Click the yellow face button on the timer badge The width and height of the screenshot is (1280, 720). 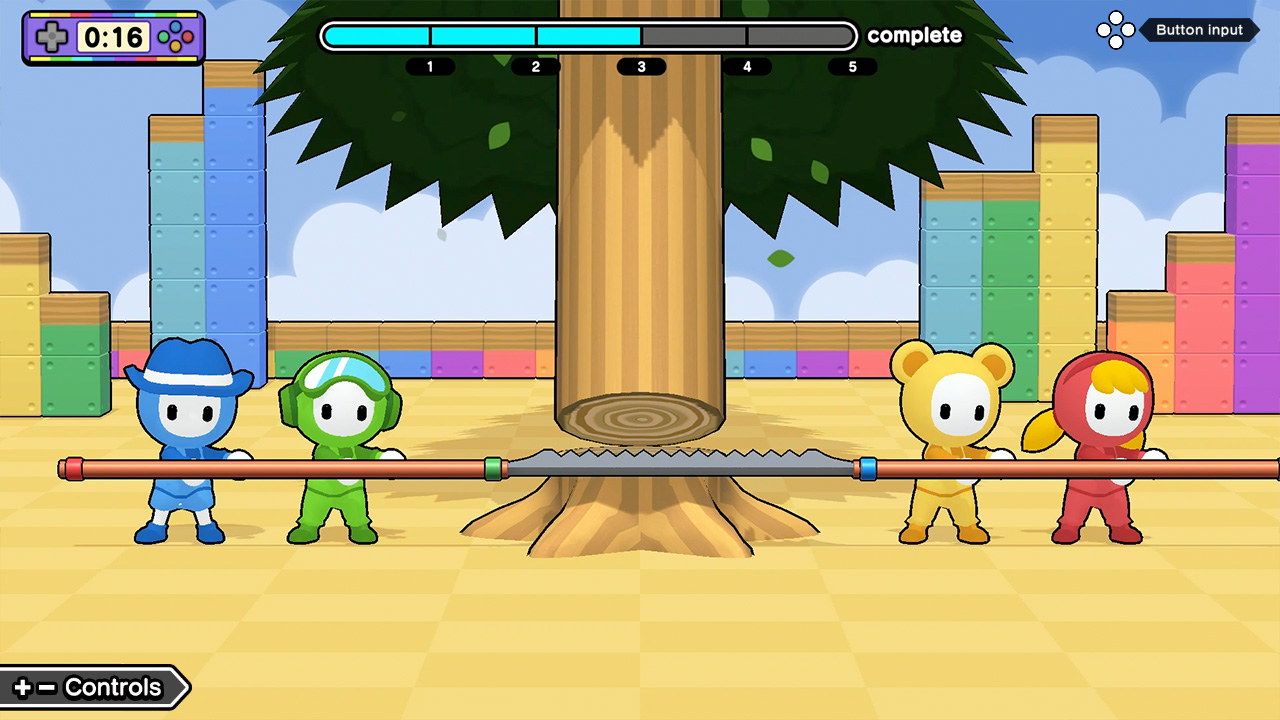pos(175,45)
